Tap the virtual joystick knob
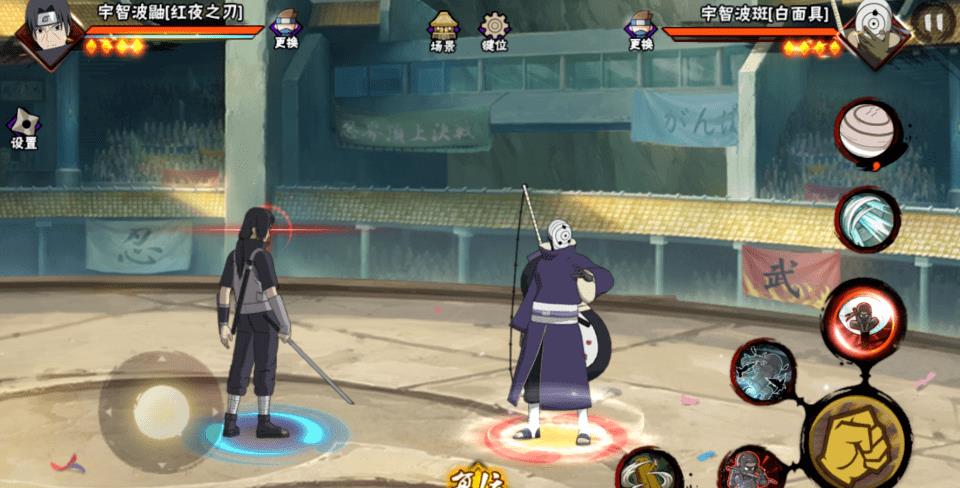Viewport: 960px width, 488px height. pyautogui.click(x=161, y=410)
